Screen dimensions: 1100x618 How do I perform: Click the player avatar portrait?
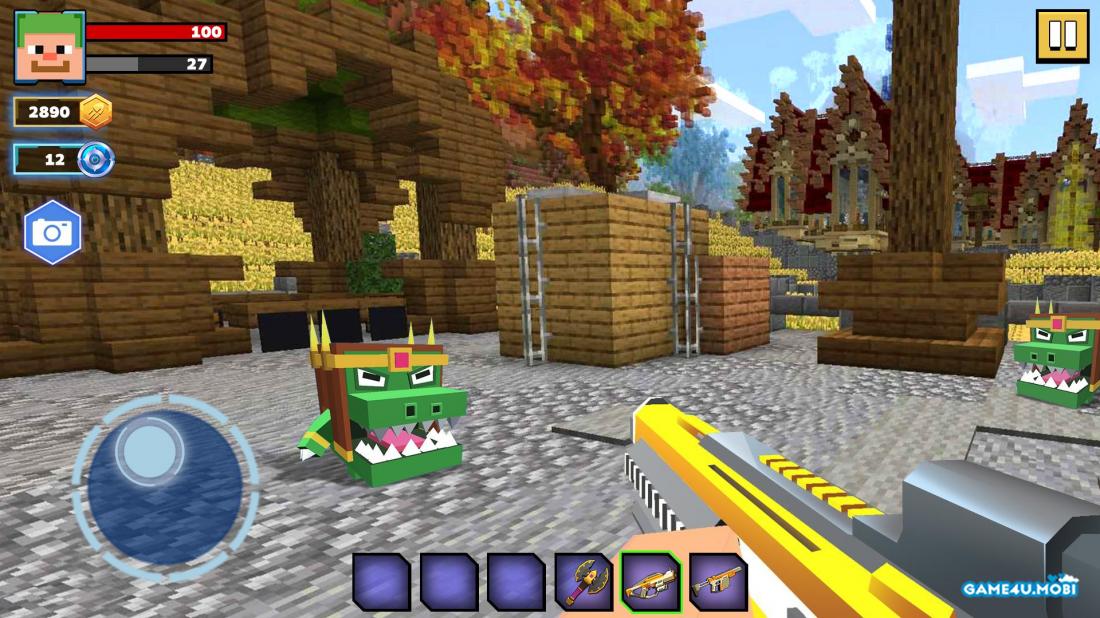[x=49, y=47]
